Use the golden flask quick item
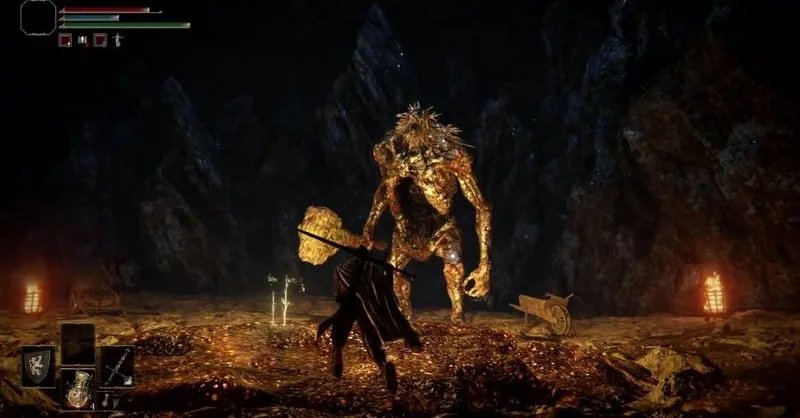Viewport: 800px width, 418px height. pos(77,388)
